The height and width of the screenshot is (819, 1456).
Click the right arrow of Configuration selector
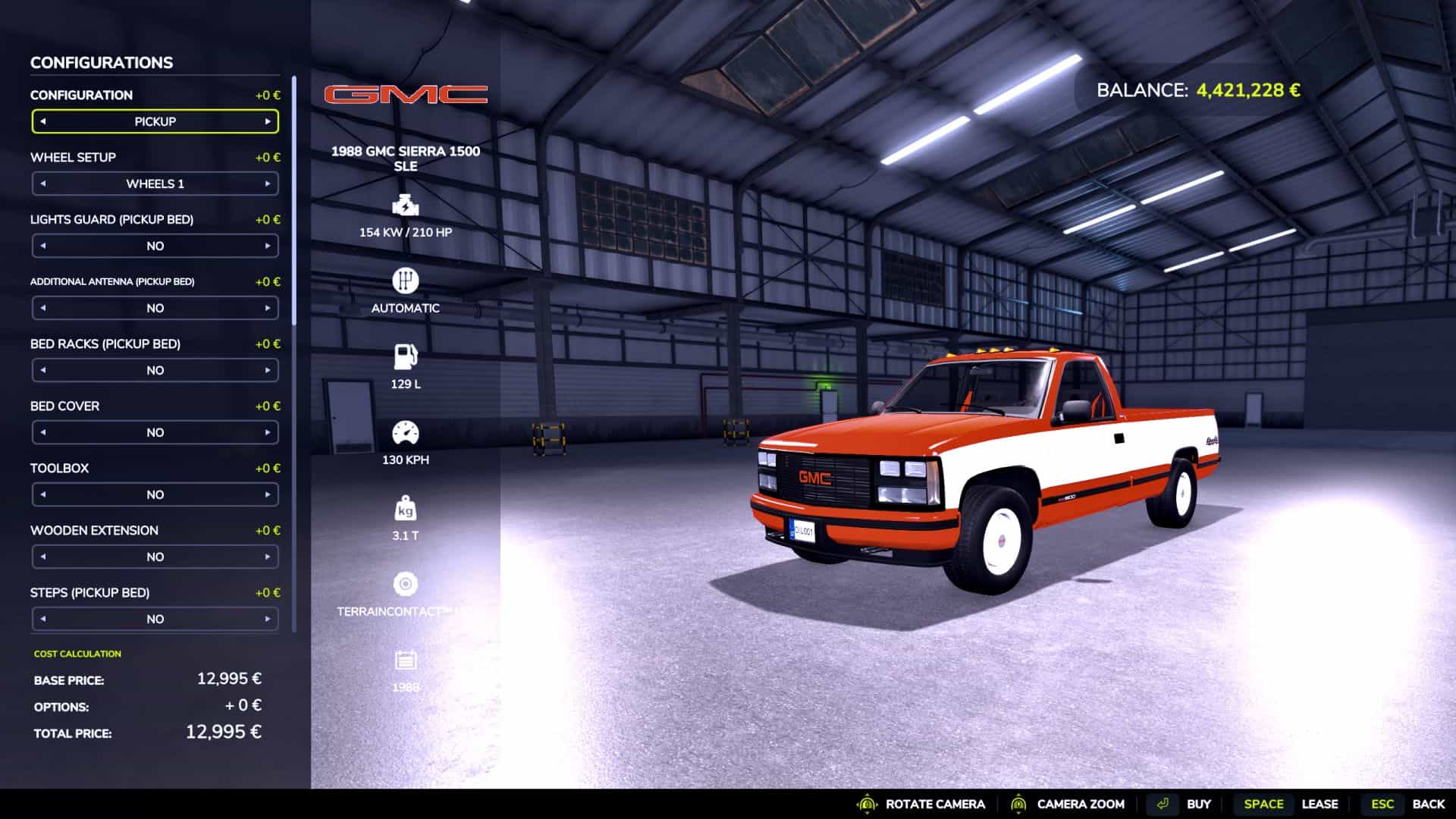click(x=268, y=121)
